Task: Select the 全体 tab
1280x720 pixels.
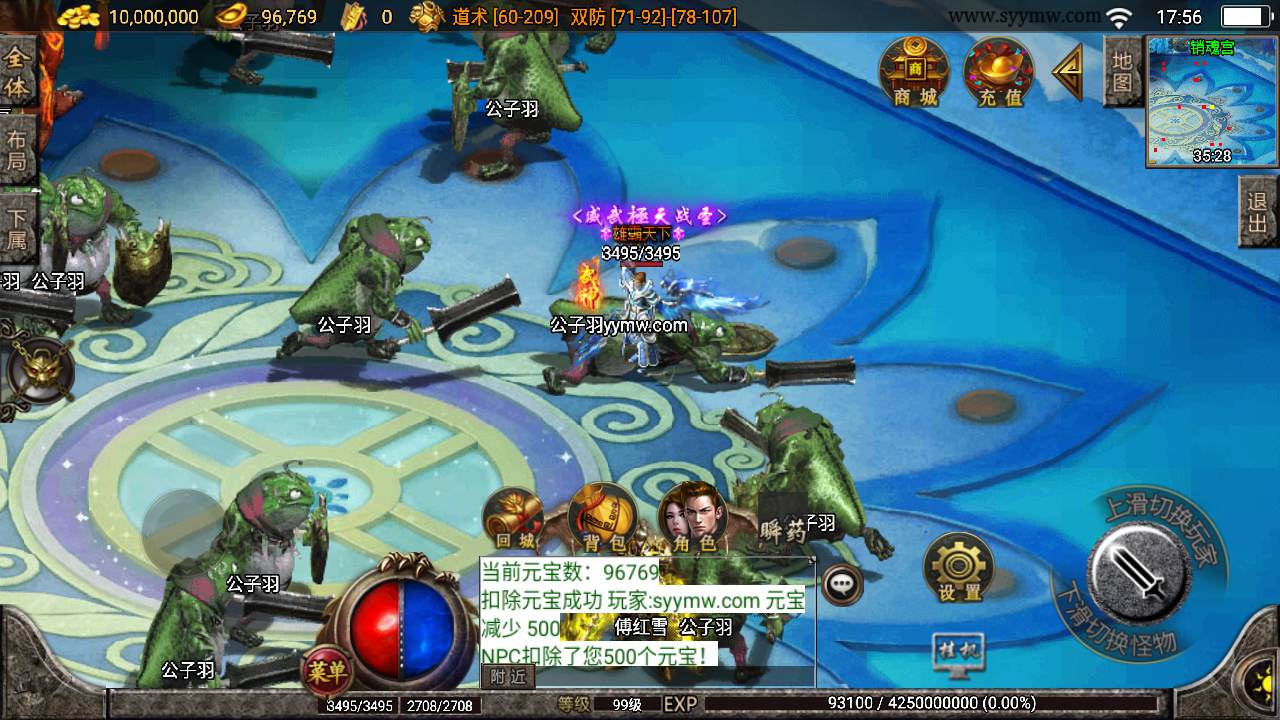Action: (17, 73)
